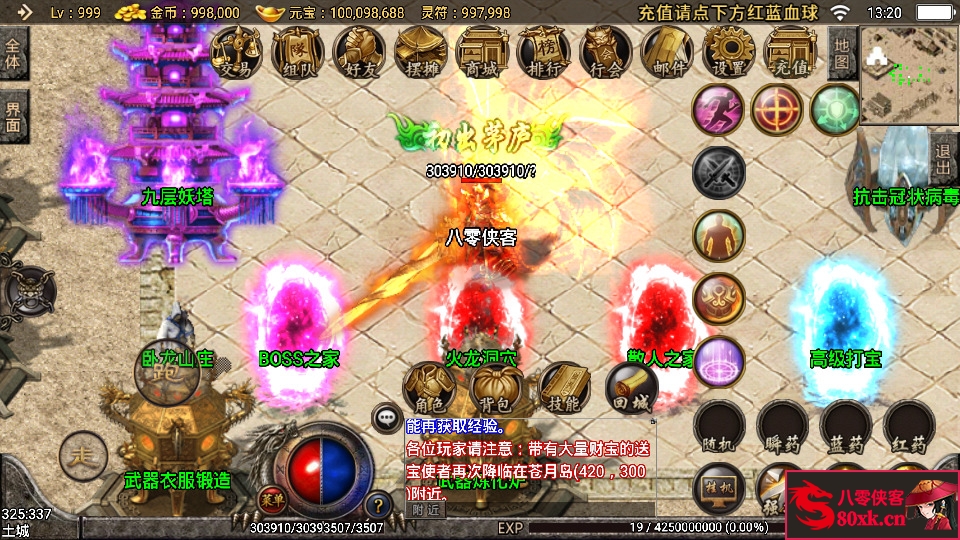960x540 pixels.
Task: Open the 充值 recharge store
Action: (791, 51)
